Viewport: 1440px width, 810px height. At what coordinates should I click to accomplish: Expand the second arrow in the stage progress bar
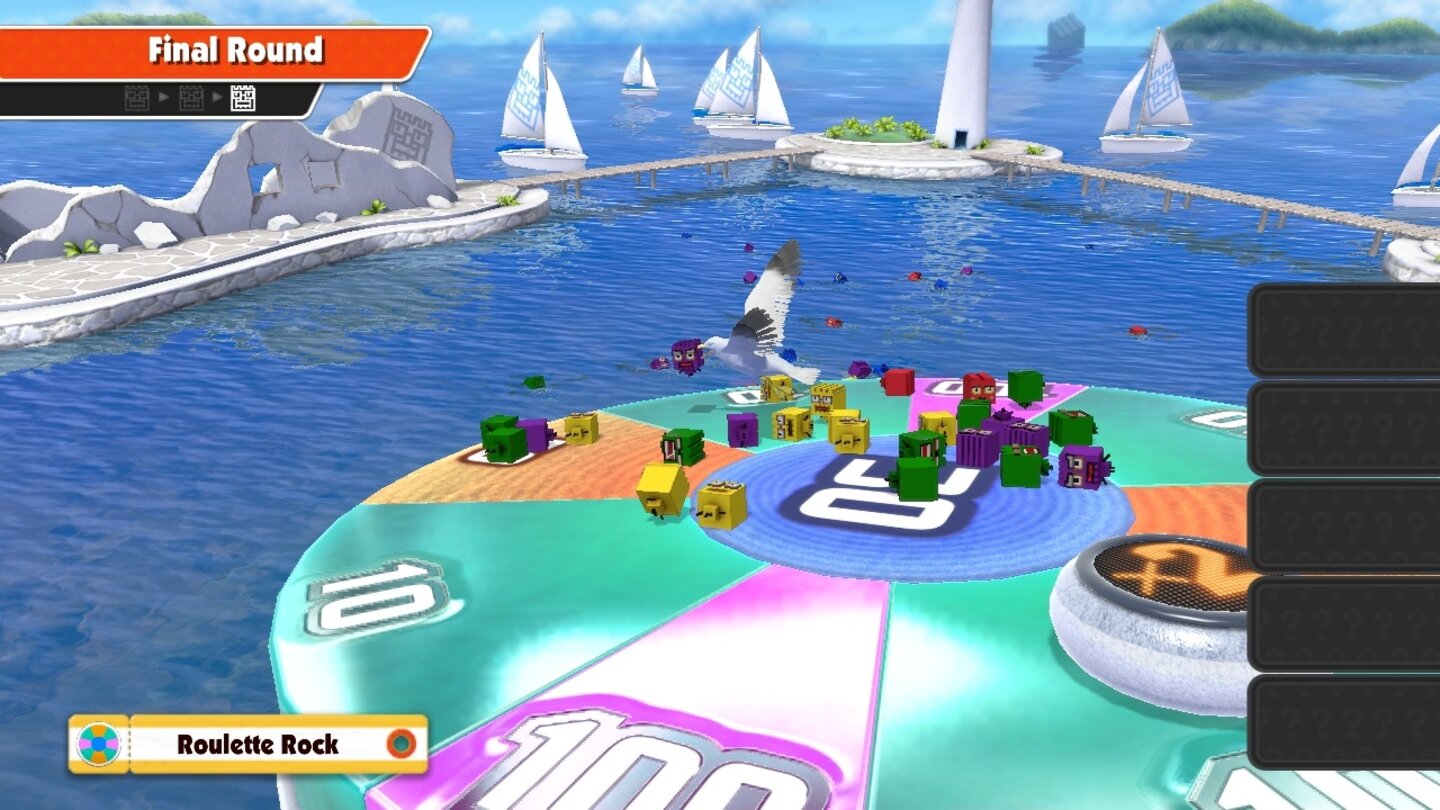pos(218,98)
